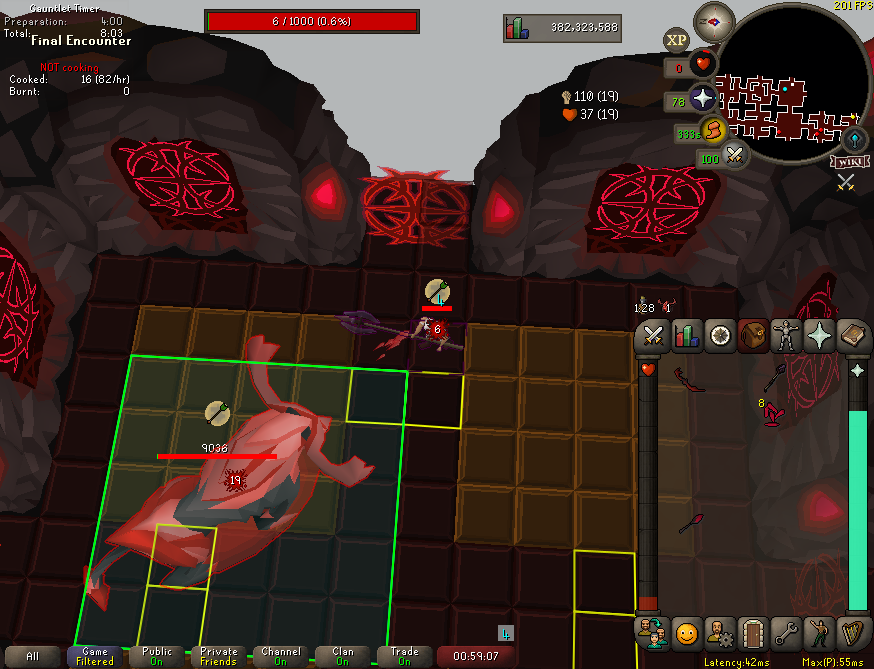Activate Quick Prayers orb
874x669 pixels.
point(704,101)
